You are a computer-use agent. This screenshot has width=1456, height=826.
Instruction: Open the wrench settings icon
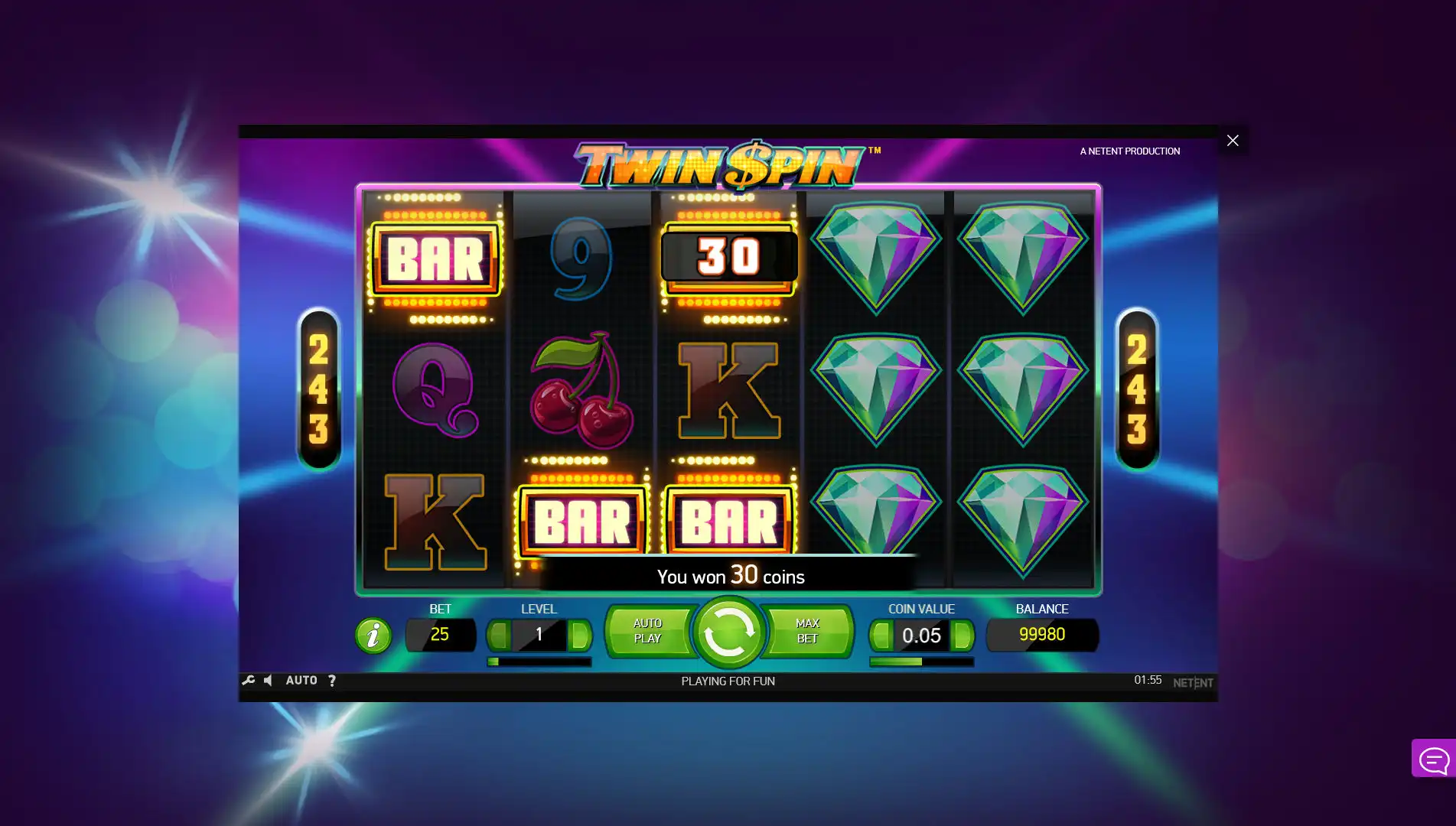pos(249,680)
